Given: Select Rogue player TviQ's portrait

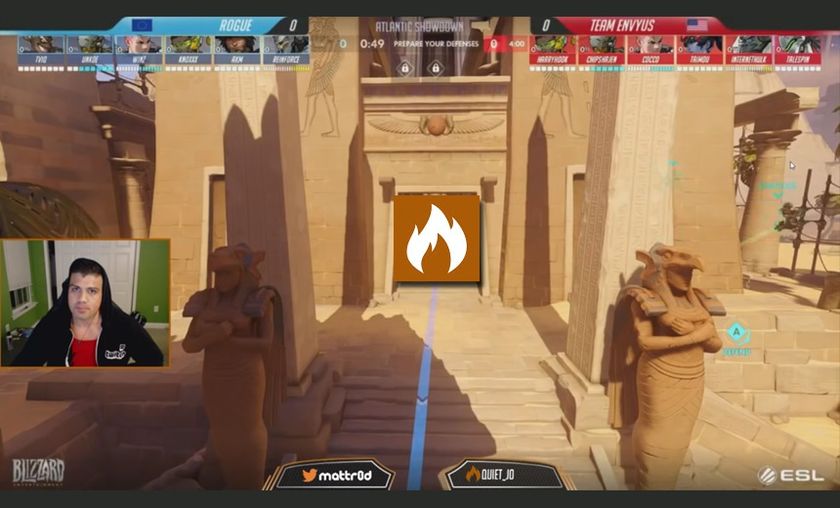Looking at the screenshot, I should pos(40,45).
